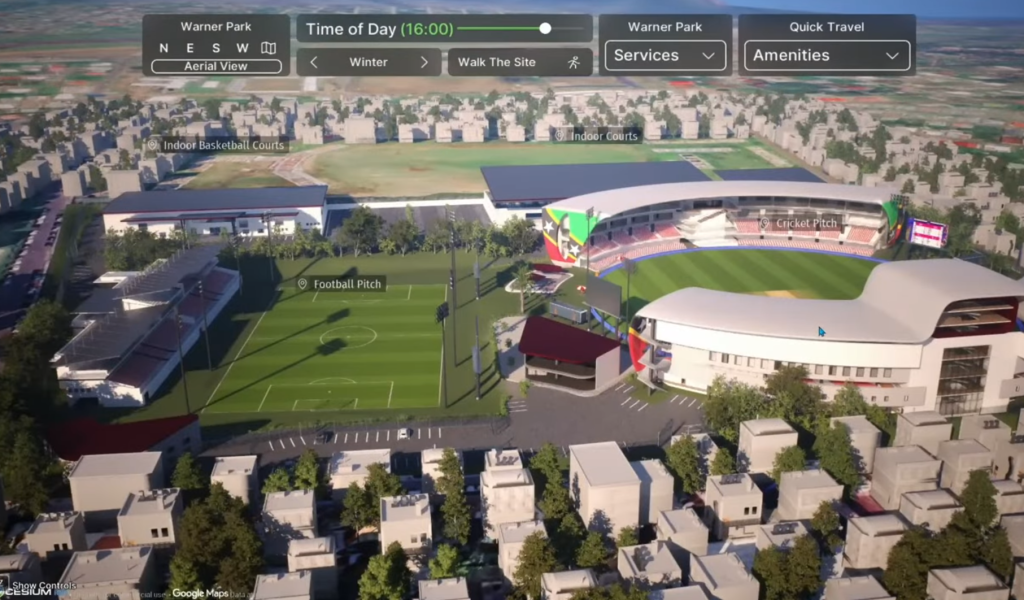Switch the view direction to East
The height and width of the screenshot is (600, 1024).
pos(190,48)
